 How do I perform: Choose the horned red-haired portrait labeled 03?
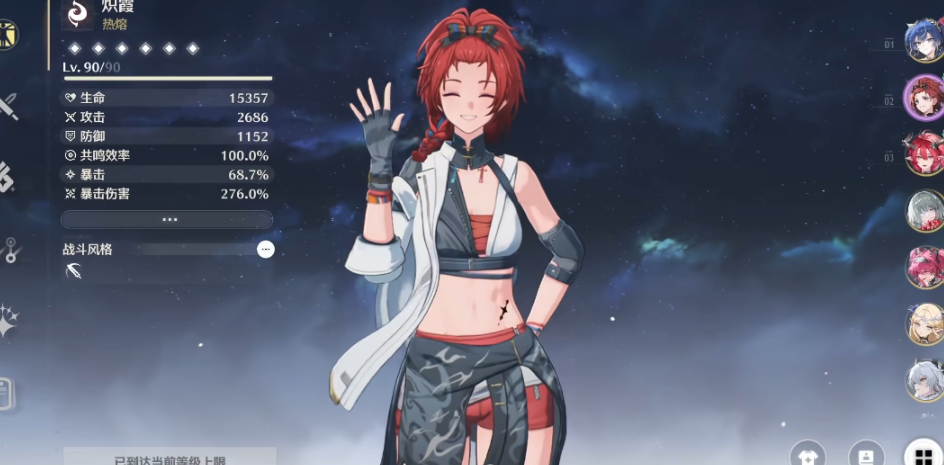[x=924, y=154]
